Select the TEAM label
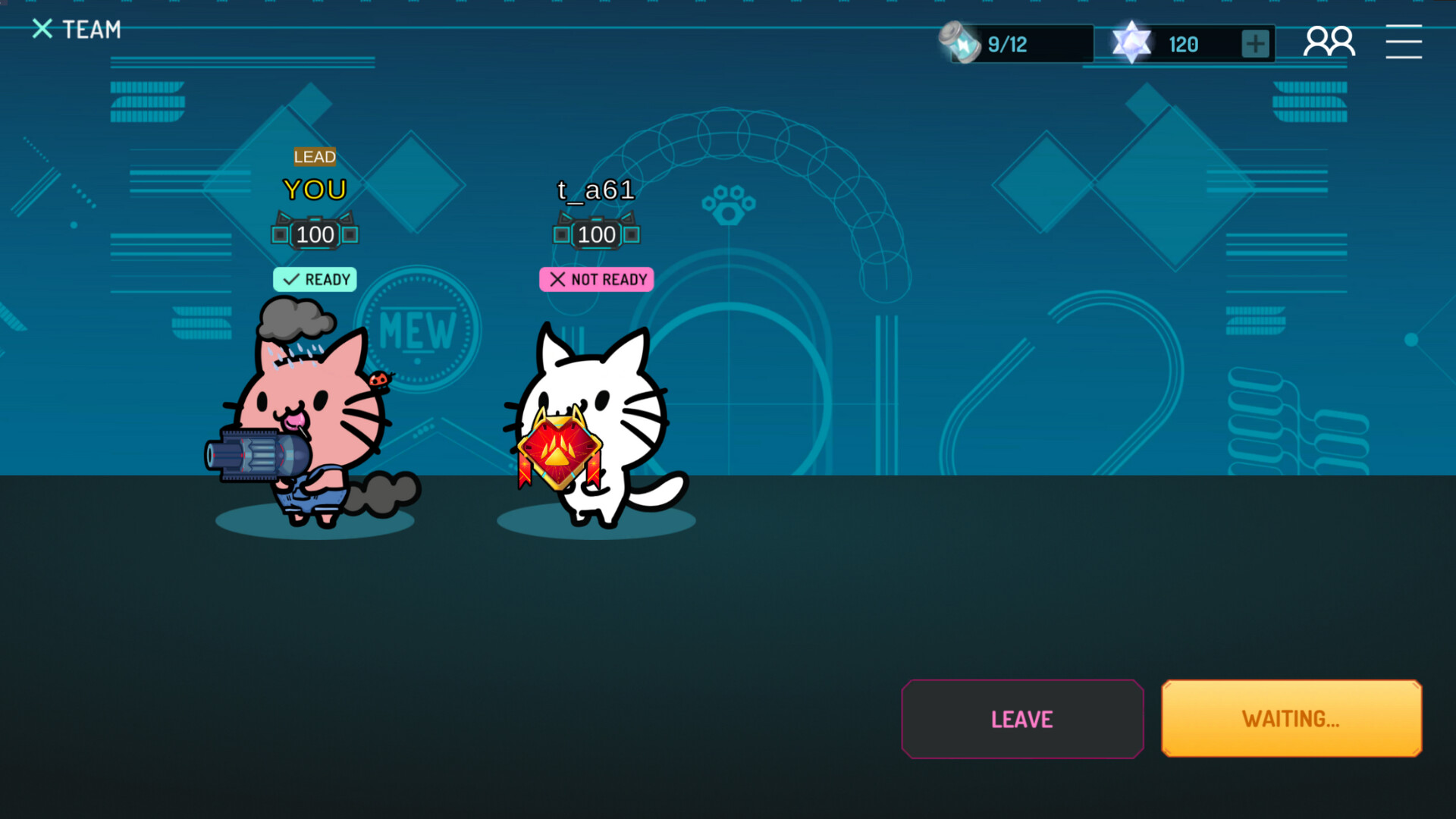Viewport: 1456px width, 819px height. pos(91,29)
